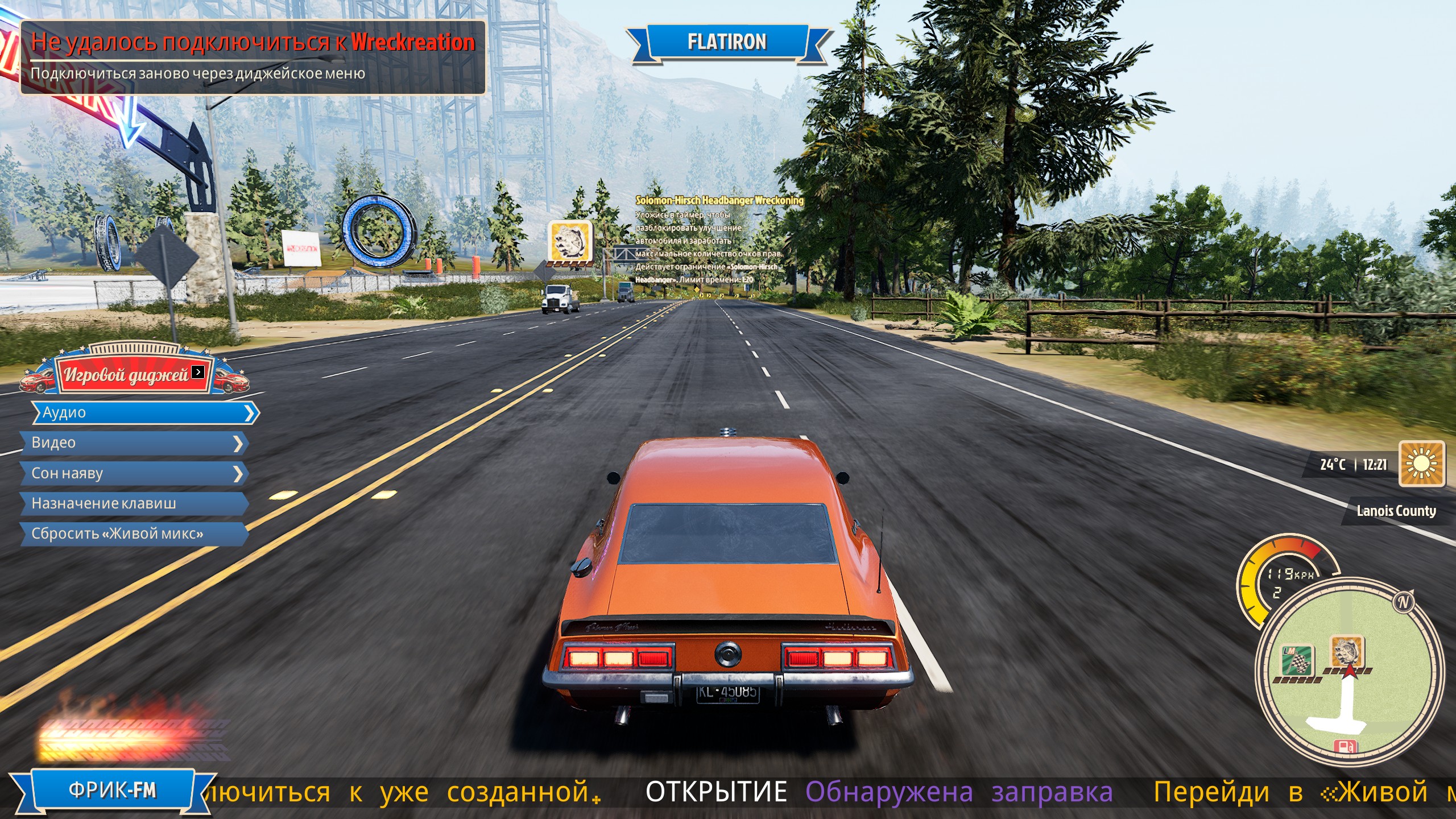Select the Headbanger Wreckoning event icon
The width and height of the screenshot is (1456, 819).
click(x=570, y=242)
